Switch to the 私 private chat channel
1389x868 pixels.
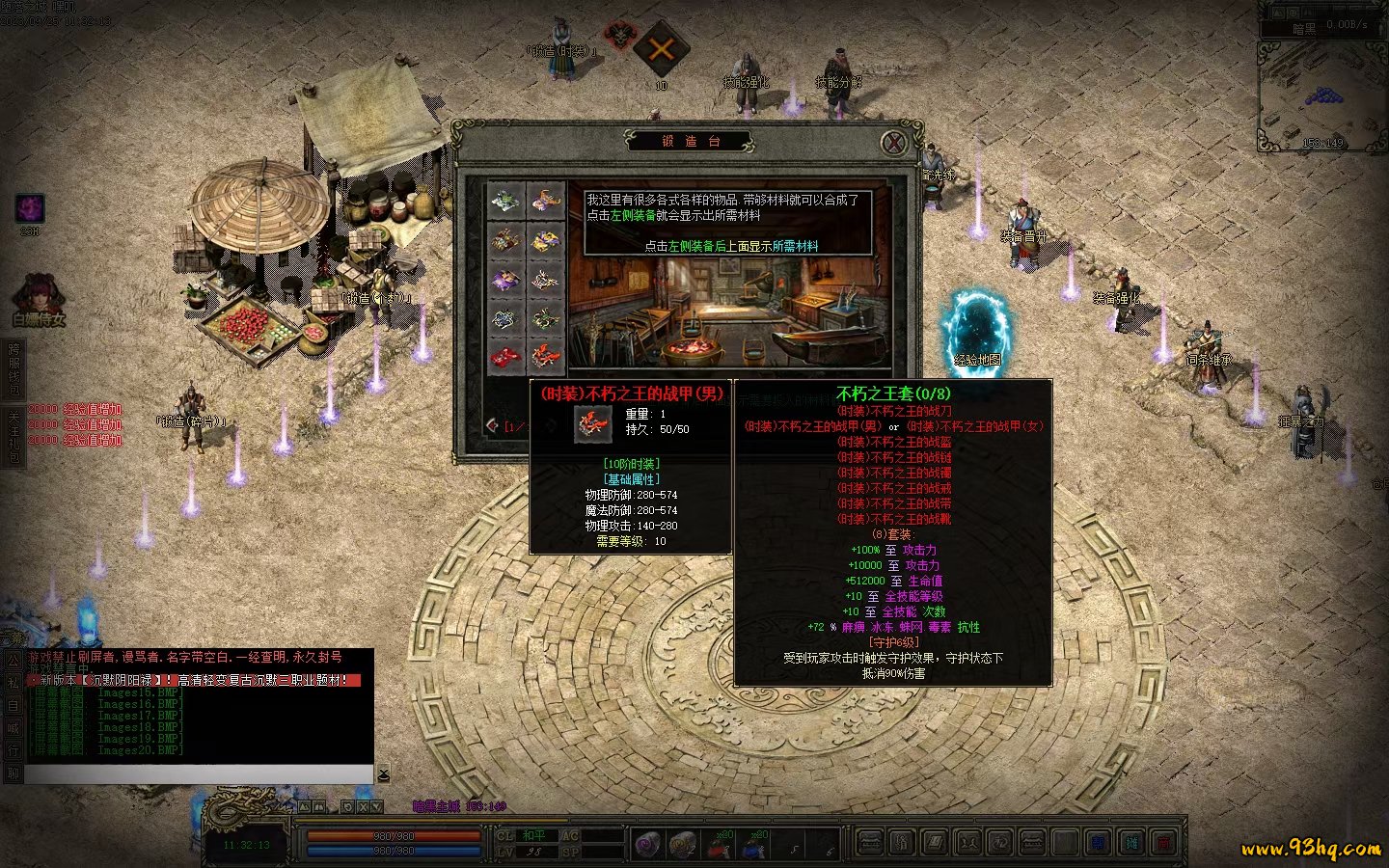coord(14,683)
